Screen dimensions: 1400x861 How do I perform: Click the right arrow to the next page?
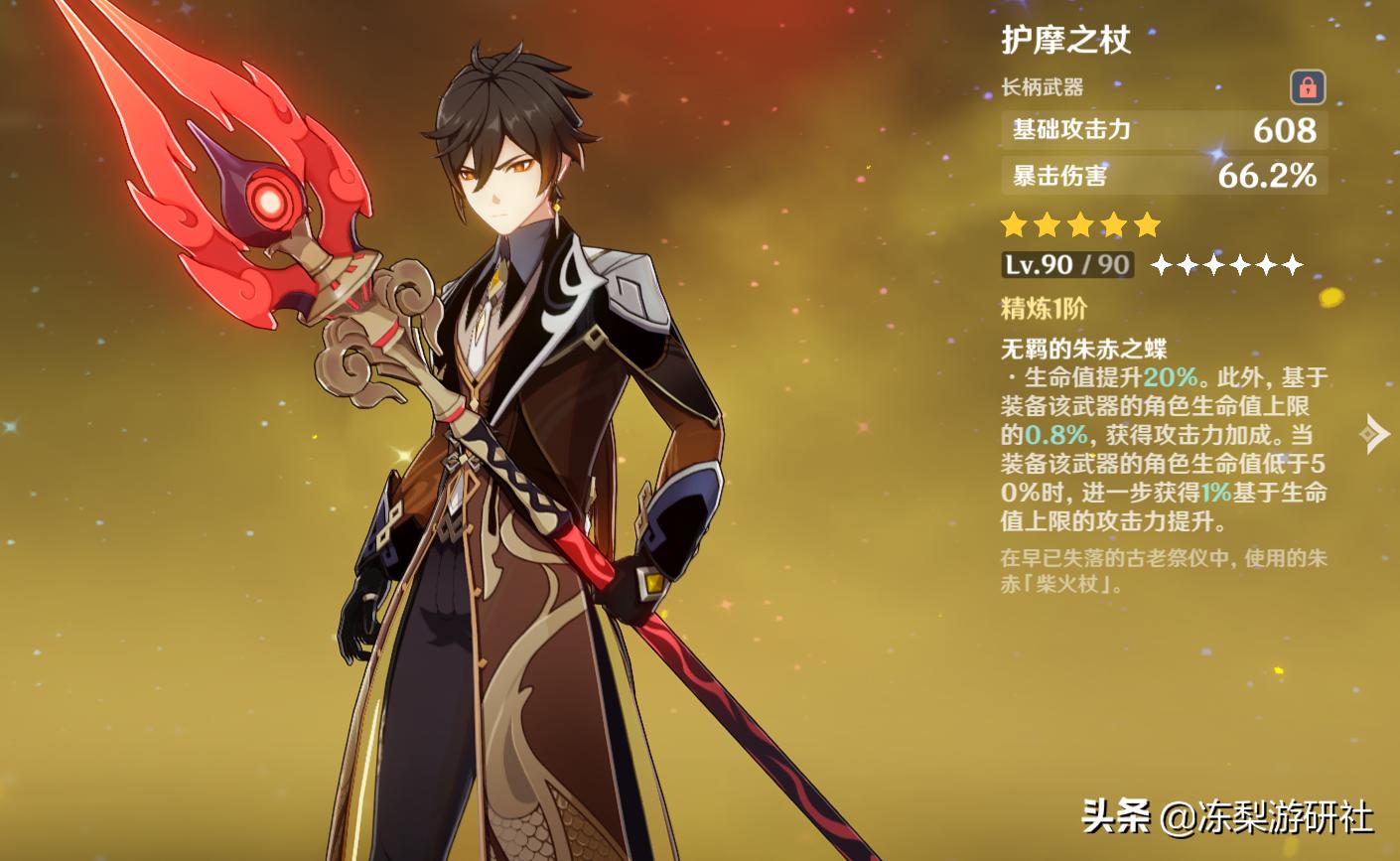(x=1375, y=433)
